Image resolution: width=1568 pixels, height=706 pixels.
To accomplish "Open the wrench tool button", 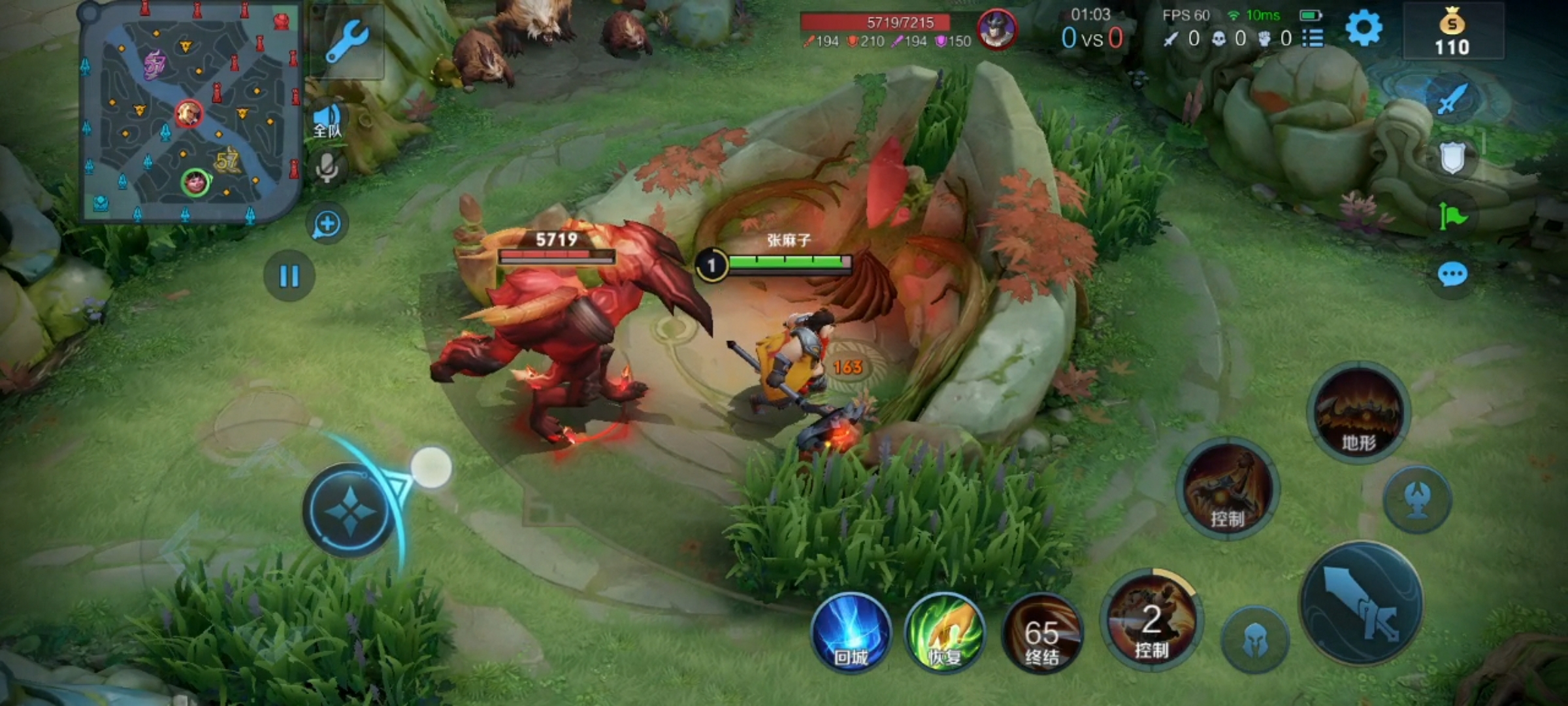I will pyautogui.click(x=348, y=41).
